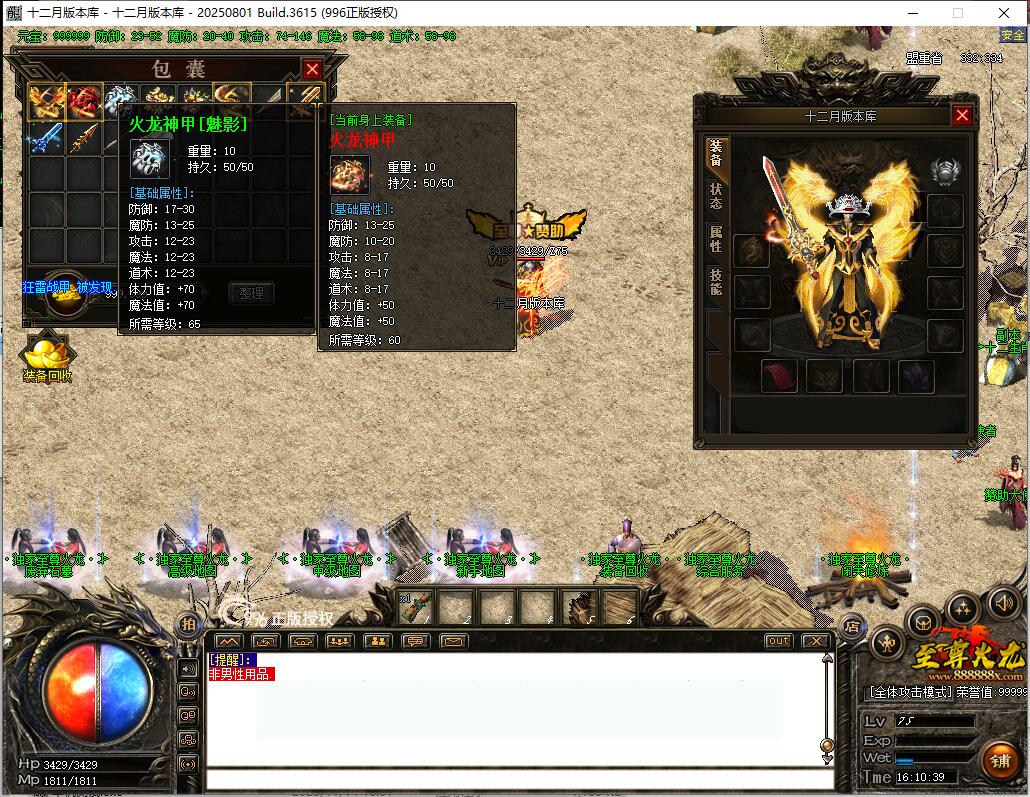Screen dimensions: 1030x797
Task: Close the character equipment panel
Action: (x=962, y=115)
